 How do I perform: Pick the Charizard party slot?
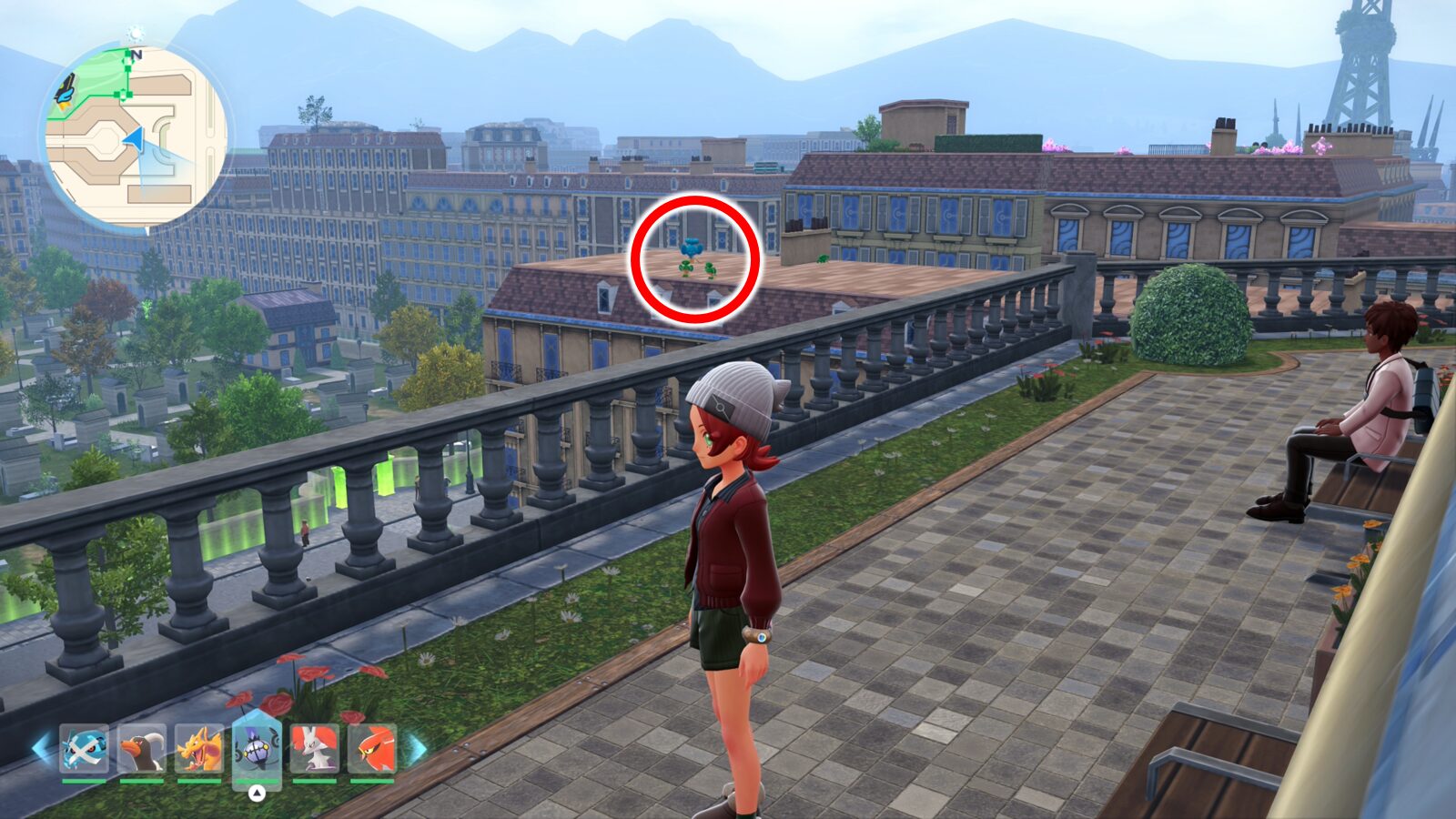click(199, 748)
